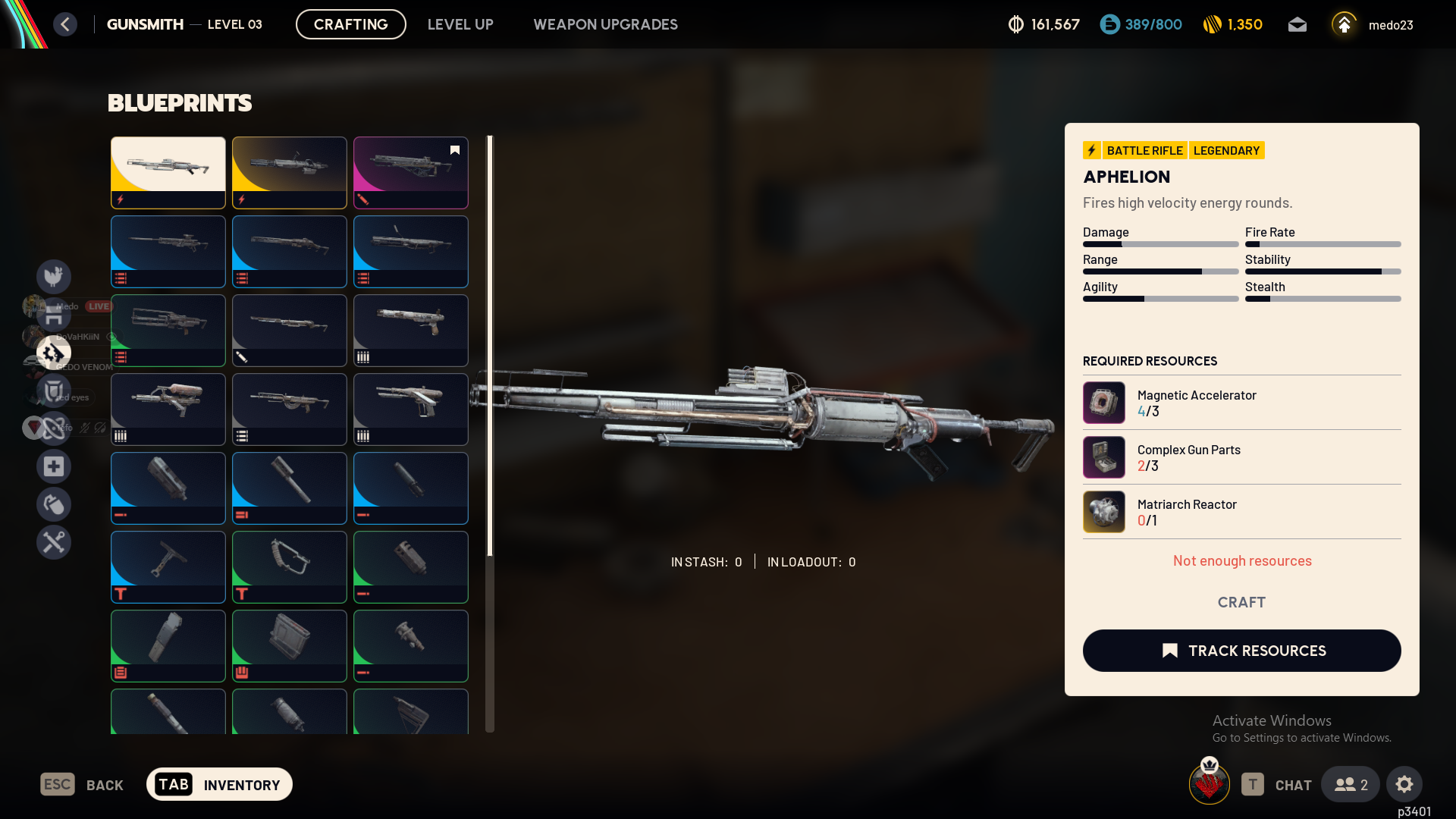Track resources for the Aphelion

point(1241,651)
